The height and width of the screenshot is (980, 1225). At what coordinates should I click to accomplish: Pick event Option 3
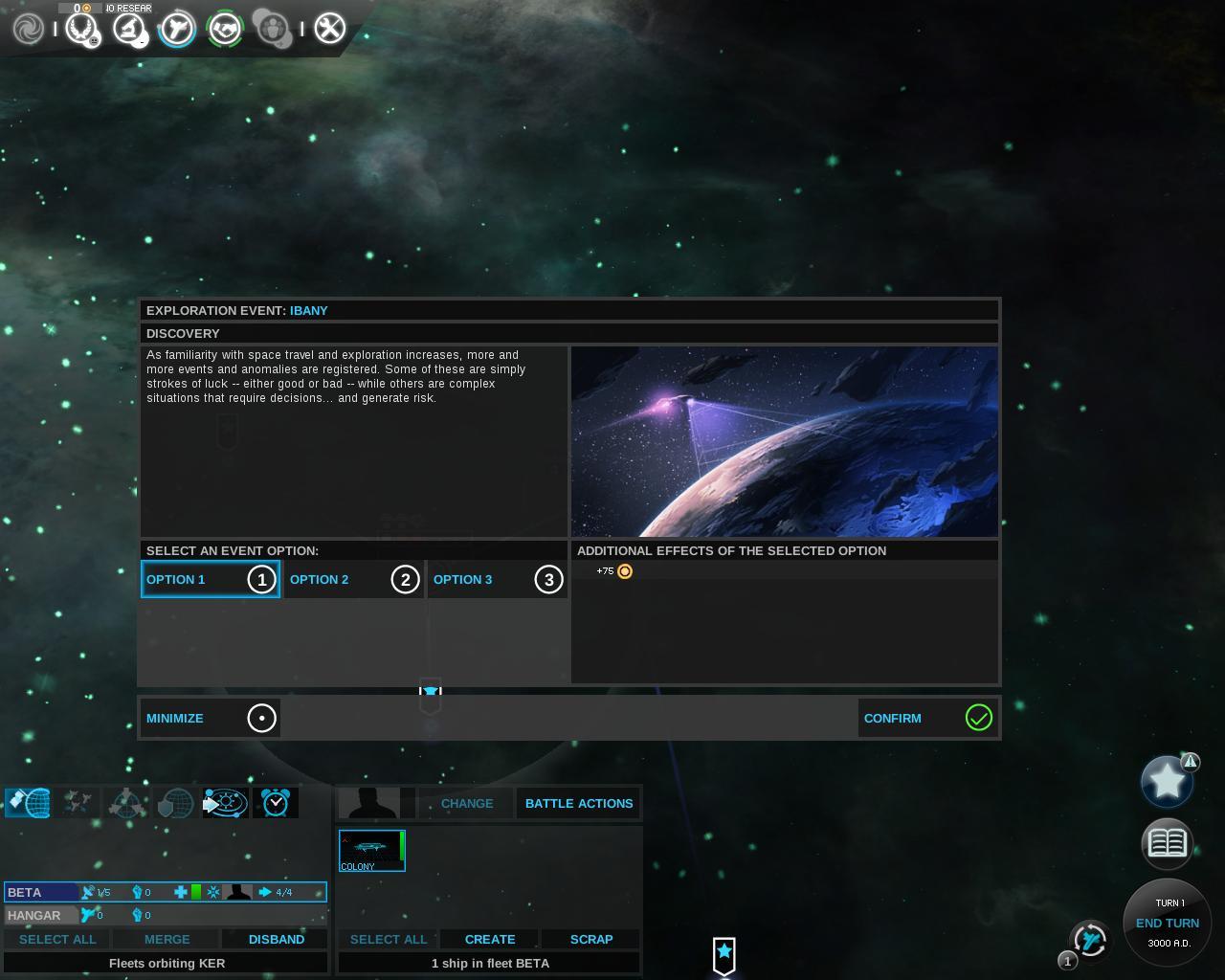[497, 579]
